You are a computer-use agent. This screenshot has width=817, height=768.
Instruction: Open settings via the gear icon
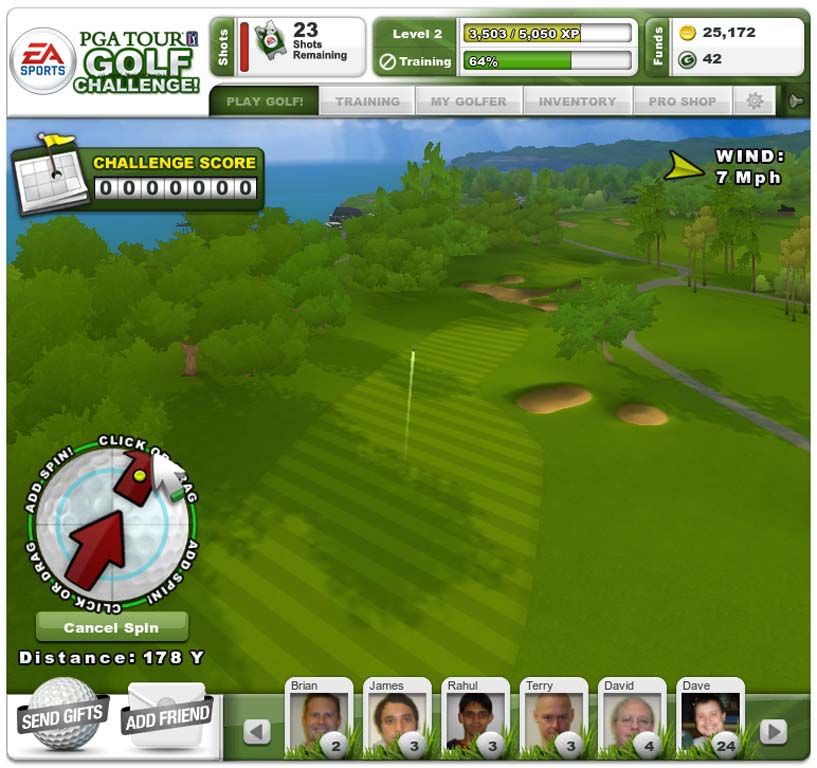[754, 101]
